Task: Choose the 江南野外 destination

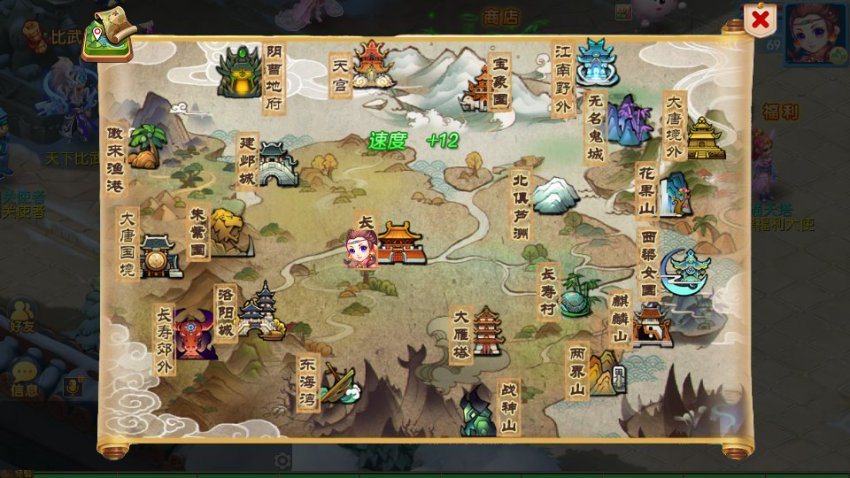Action: tap(597, 62)
